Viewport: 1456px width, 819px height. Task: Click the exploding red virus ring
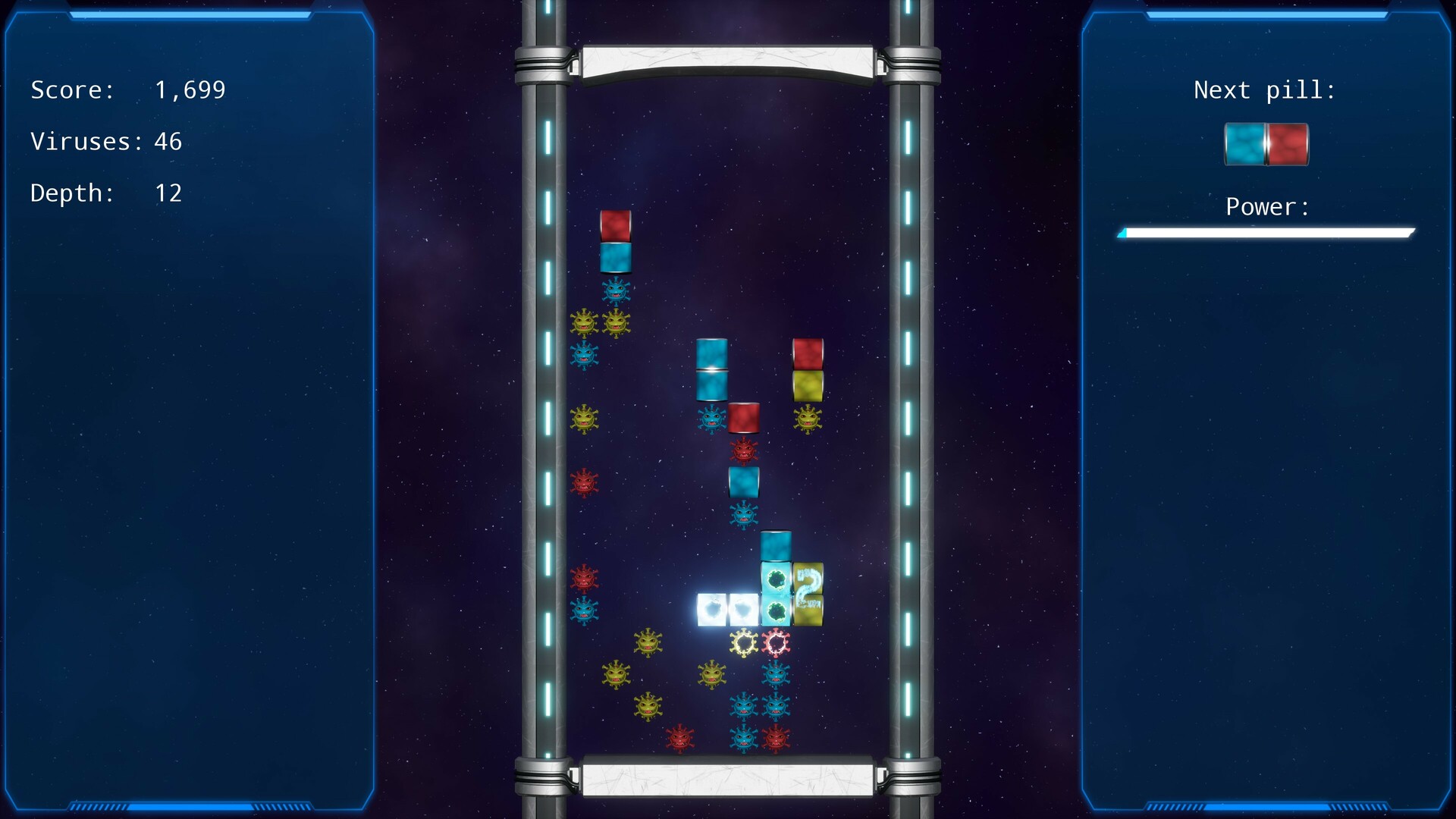775,643
